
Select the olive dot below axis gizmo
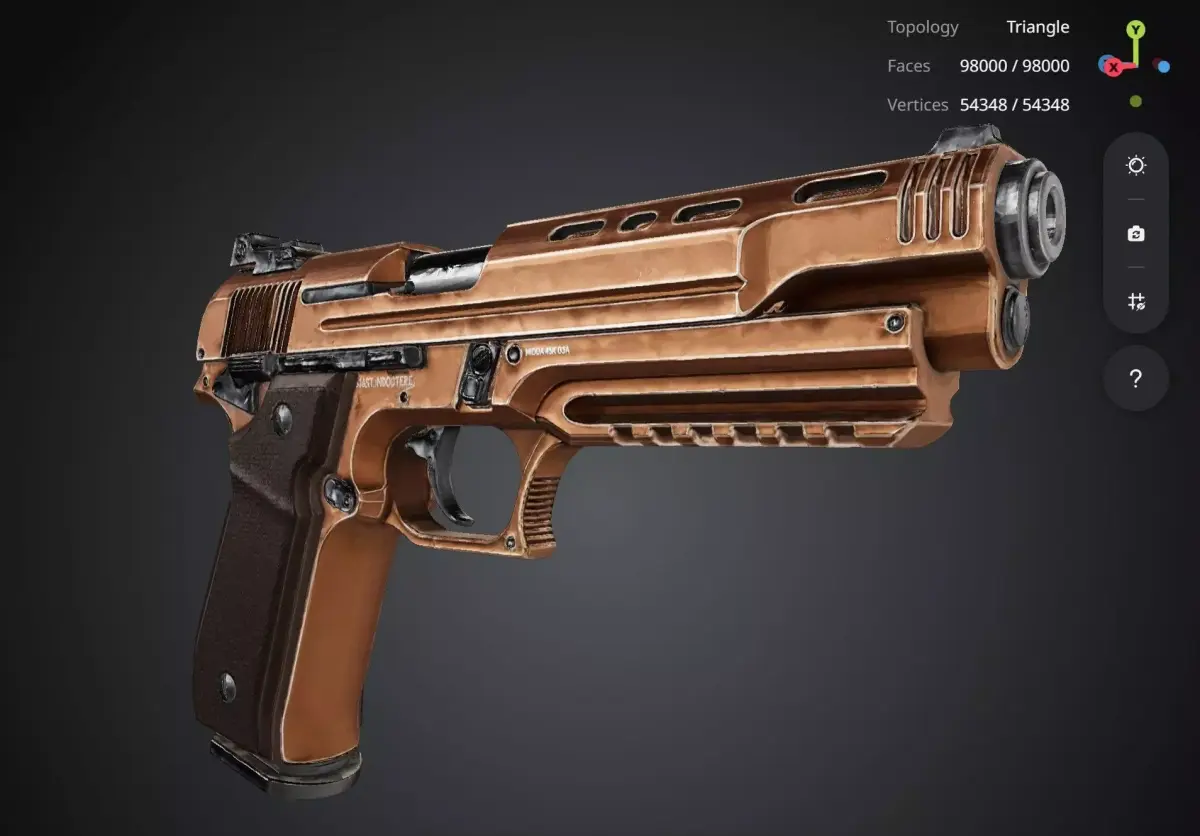pos(1136,101)
